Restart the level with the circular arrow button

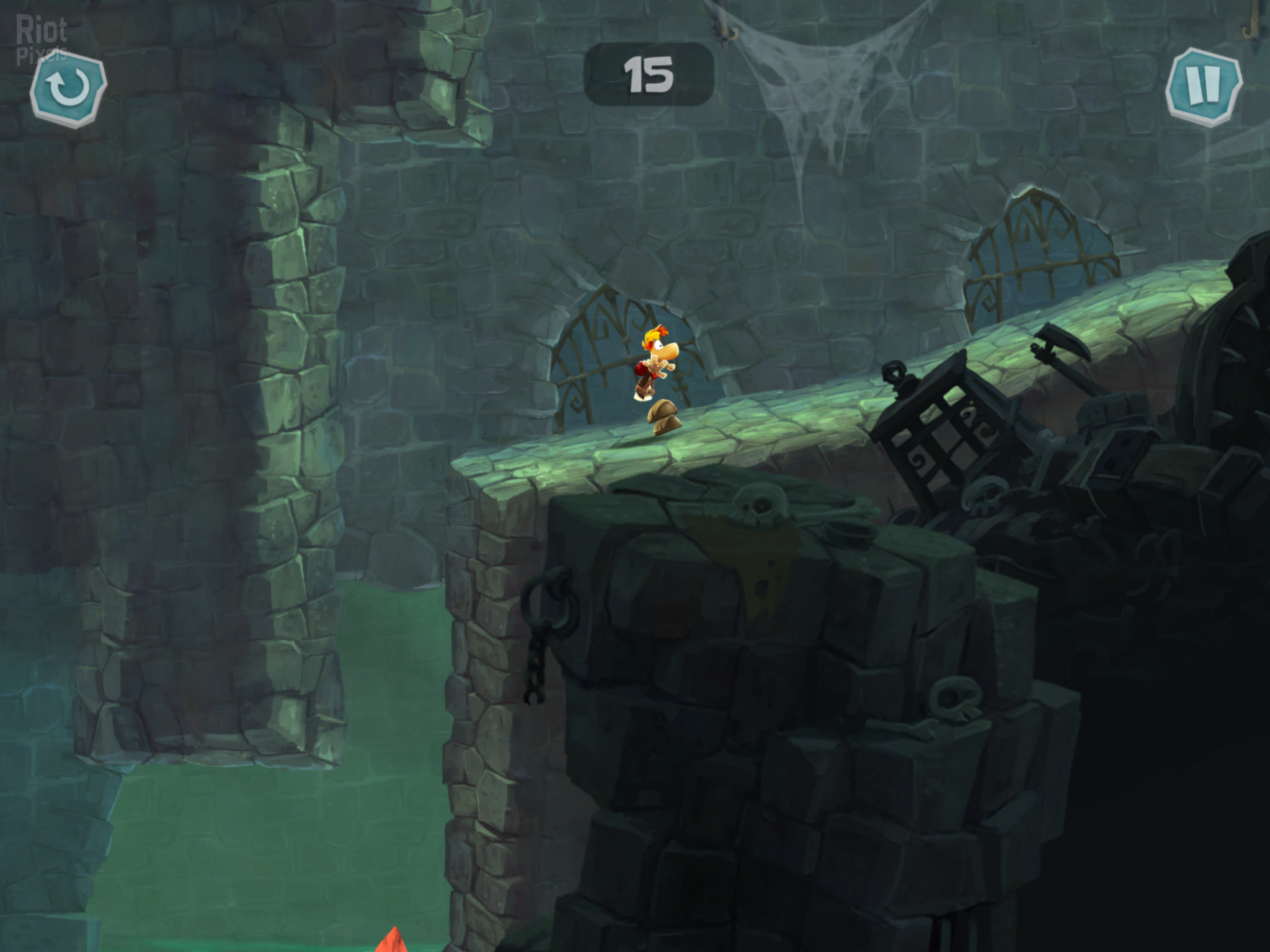[68, 89]
